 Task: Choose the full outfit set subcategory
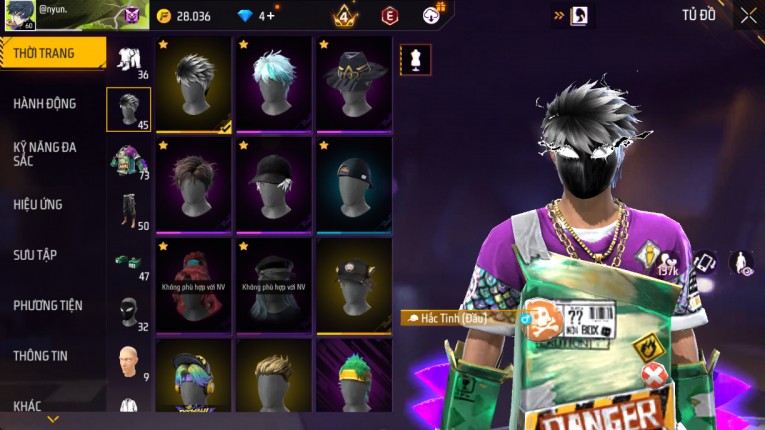coord(129,60)
